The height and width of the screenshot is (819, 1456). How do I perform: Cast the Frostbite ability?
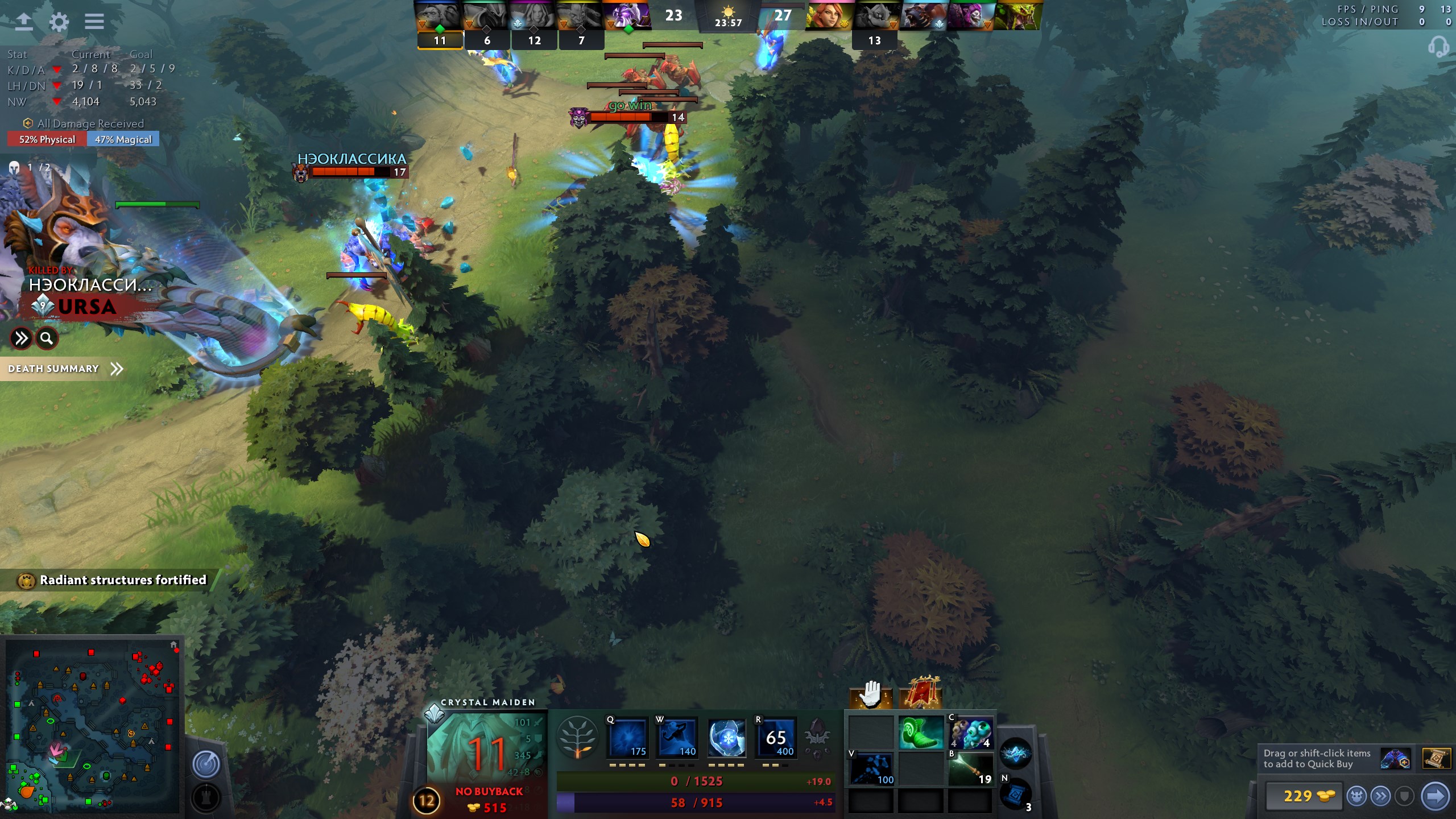point(677,738)
